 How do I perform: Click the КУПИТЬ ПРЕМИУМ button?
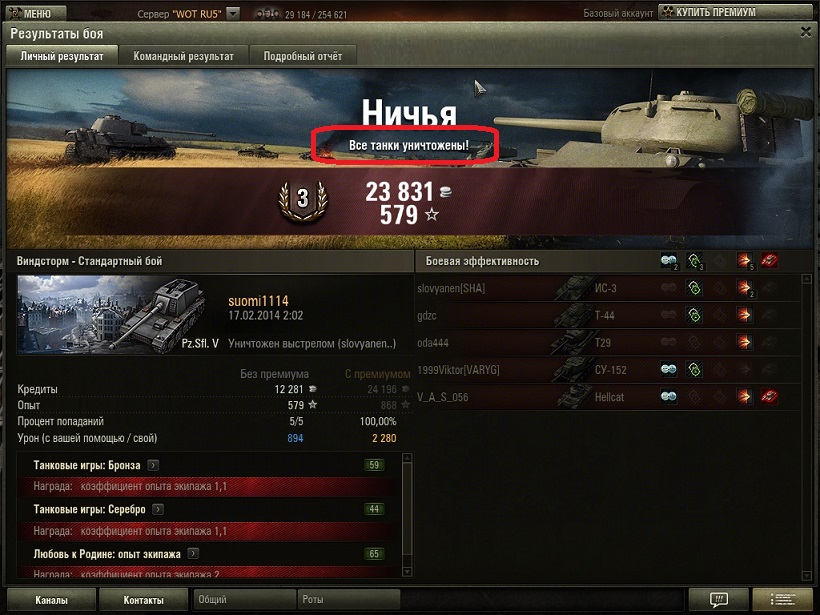click(x=719, y=13)
